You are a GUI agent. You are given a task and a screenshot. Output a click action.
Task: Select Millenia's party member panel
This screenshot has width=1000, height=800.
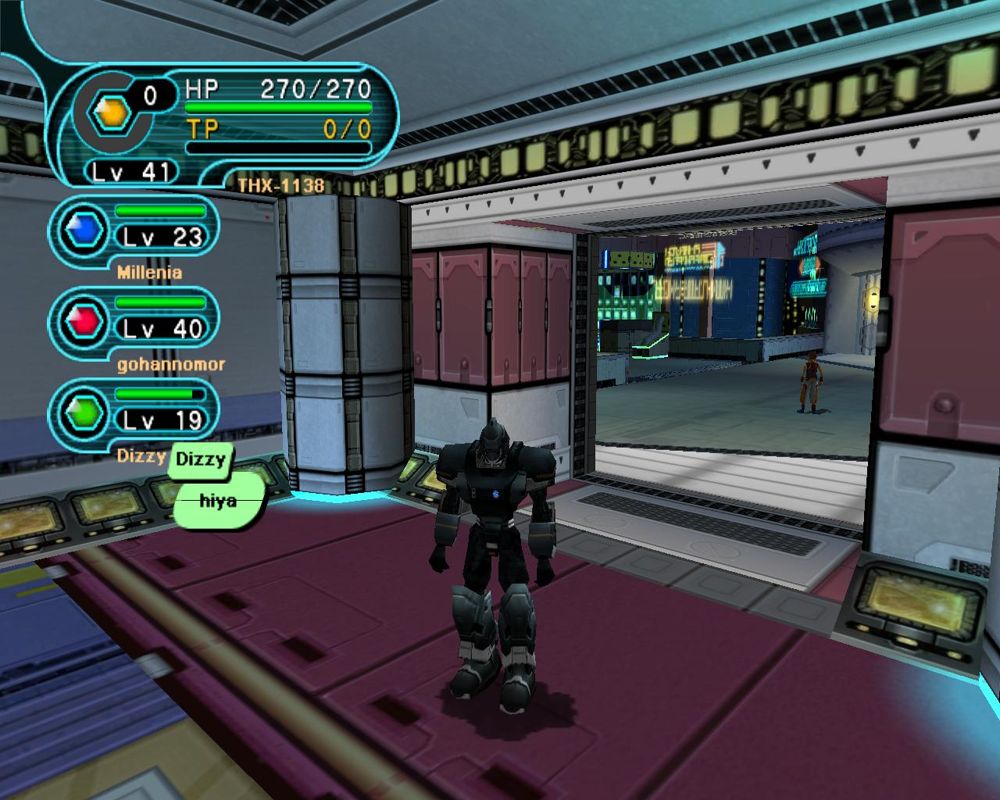click(x=135, y=230)
